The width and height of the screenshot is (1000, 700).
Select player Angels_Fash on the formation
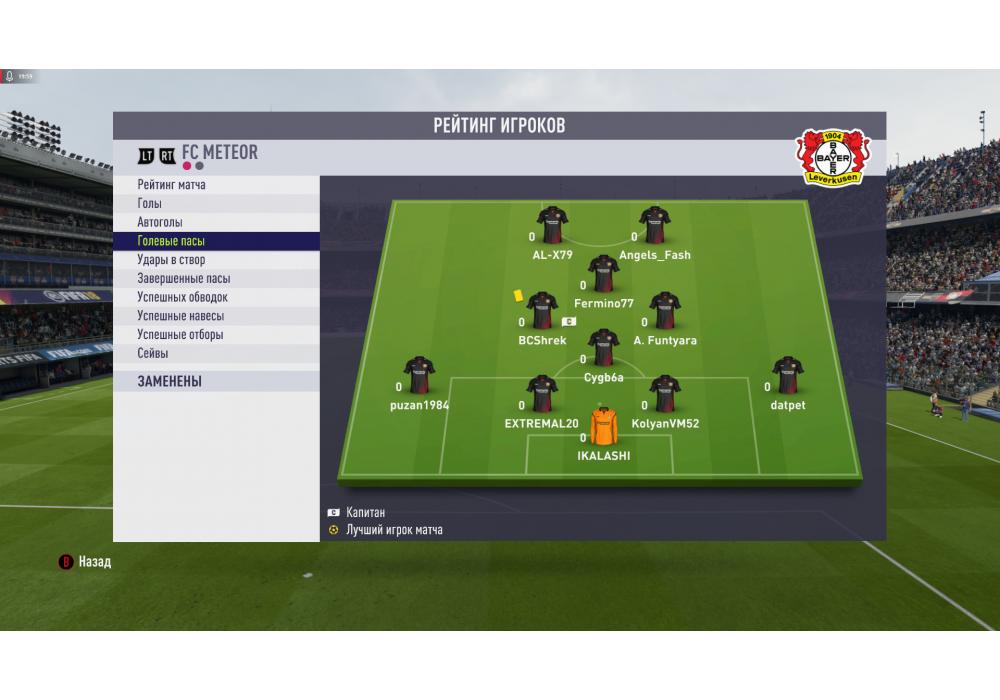pyautogui.click(x=655, y=225)
